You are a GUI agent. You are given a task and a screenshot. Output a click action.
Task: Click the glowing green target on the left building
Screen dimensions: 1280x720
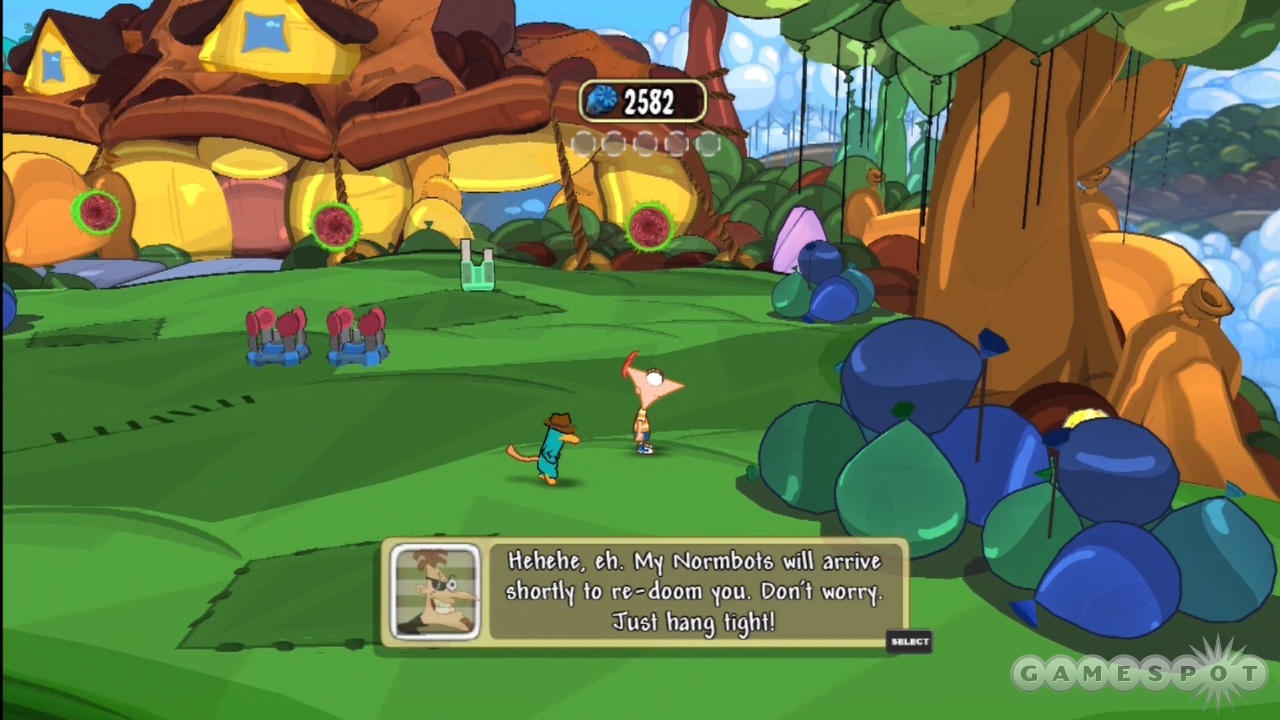95,212
